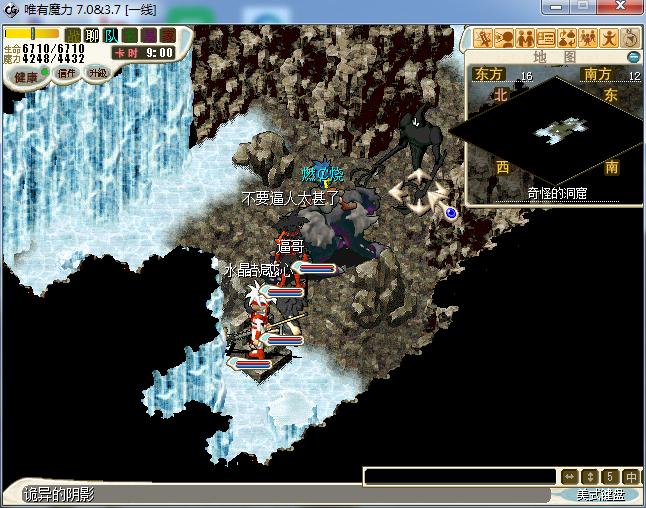Image resolution: width=646 pixels, height=508 pixels.
Task: Switch the 中 chat size button
Action: coord(632,477)
